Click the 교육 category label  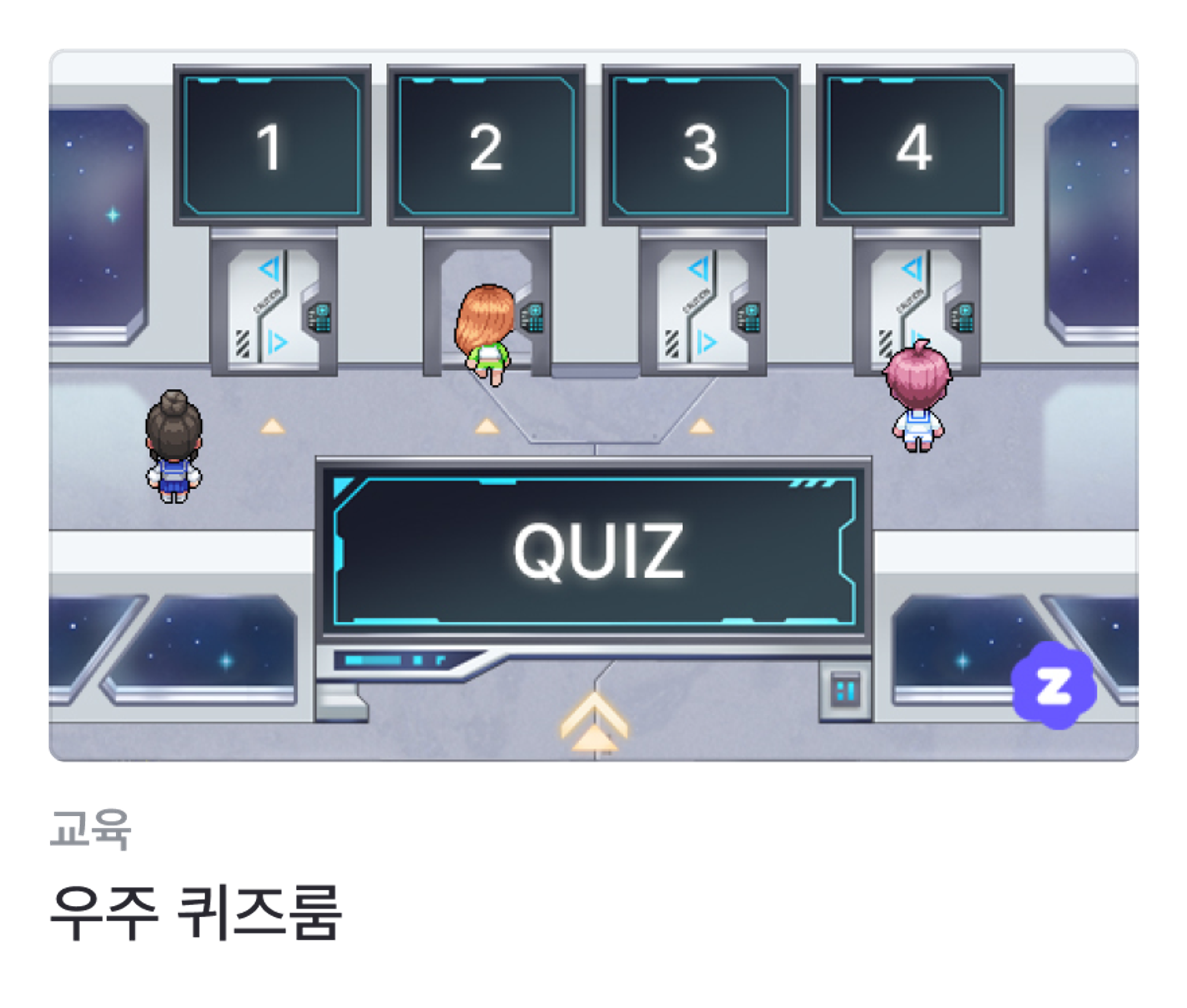click(x=91, y=829)
